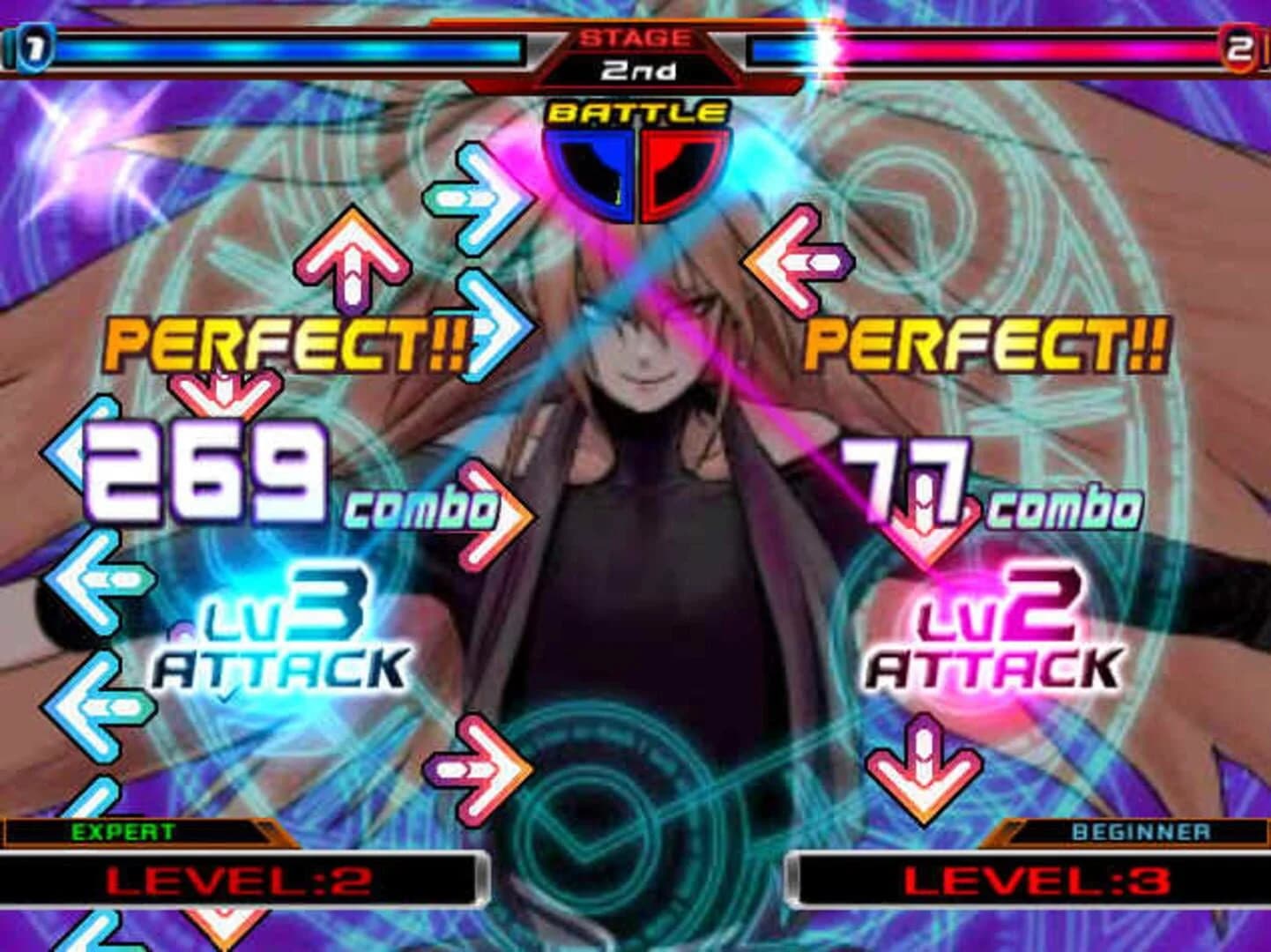Open the STAGE banner at the top
1271x952 pixels.
(x=635, y=37)
